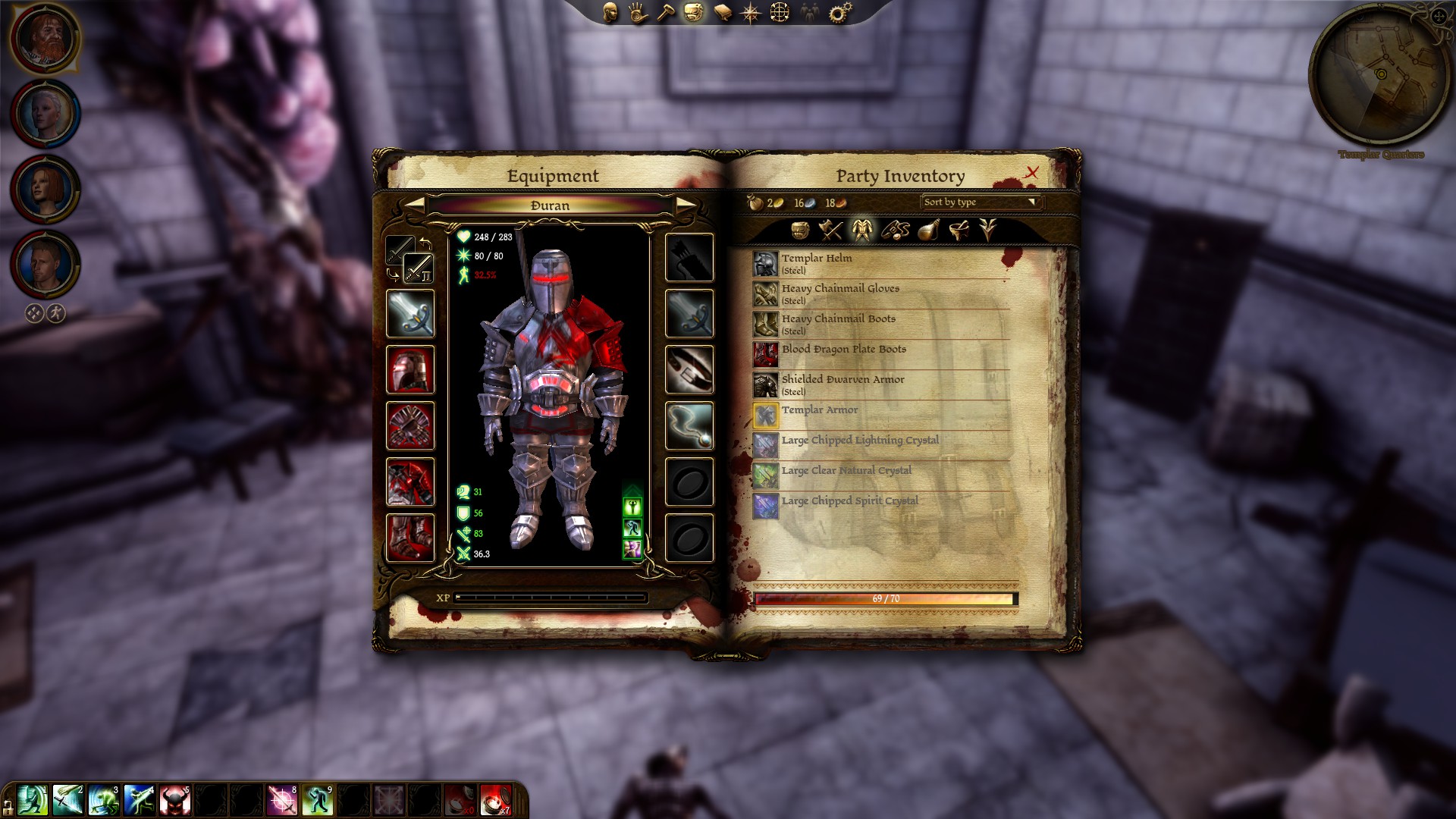Close the inventory with the red X
The image size is (1456, 819).
[x=1031, y=173]
